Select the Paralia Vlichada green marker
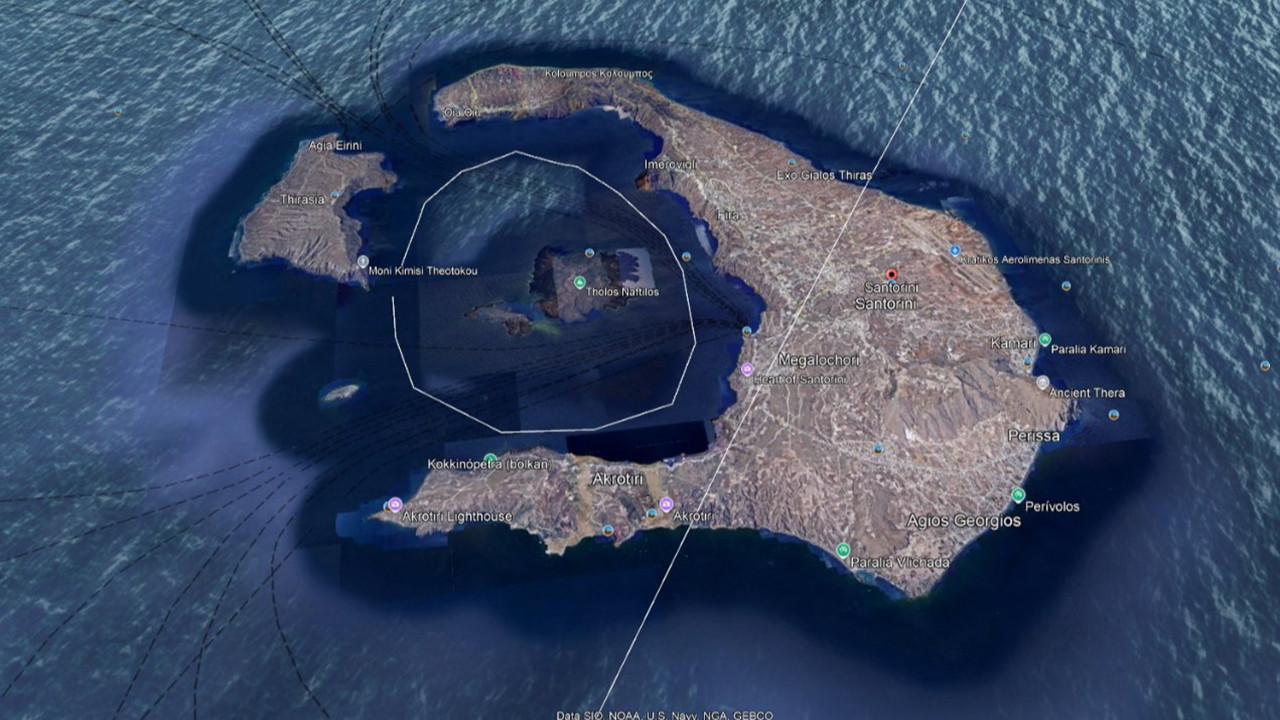1280x720 pixels. coord(843,550)
